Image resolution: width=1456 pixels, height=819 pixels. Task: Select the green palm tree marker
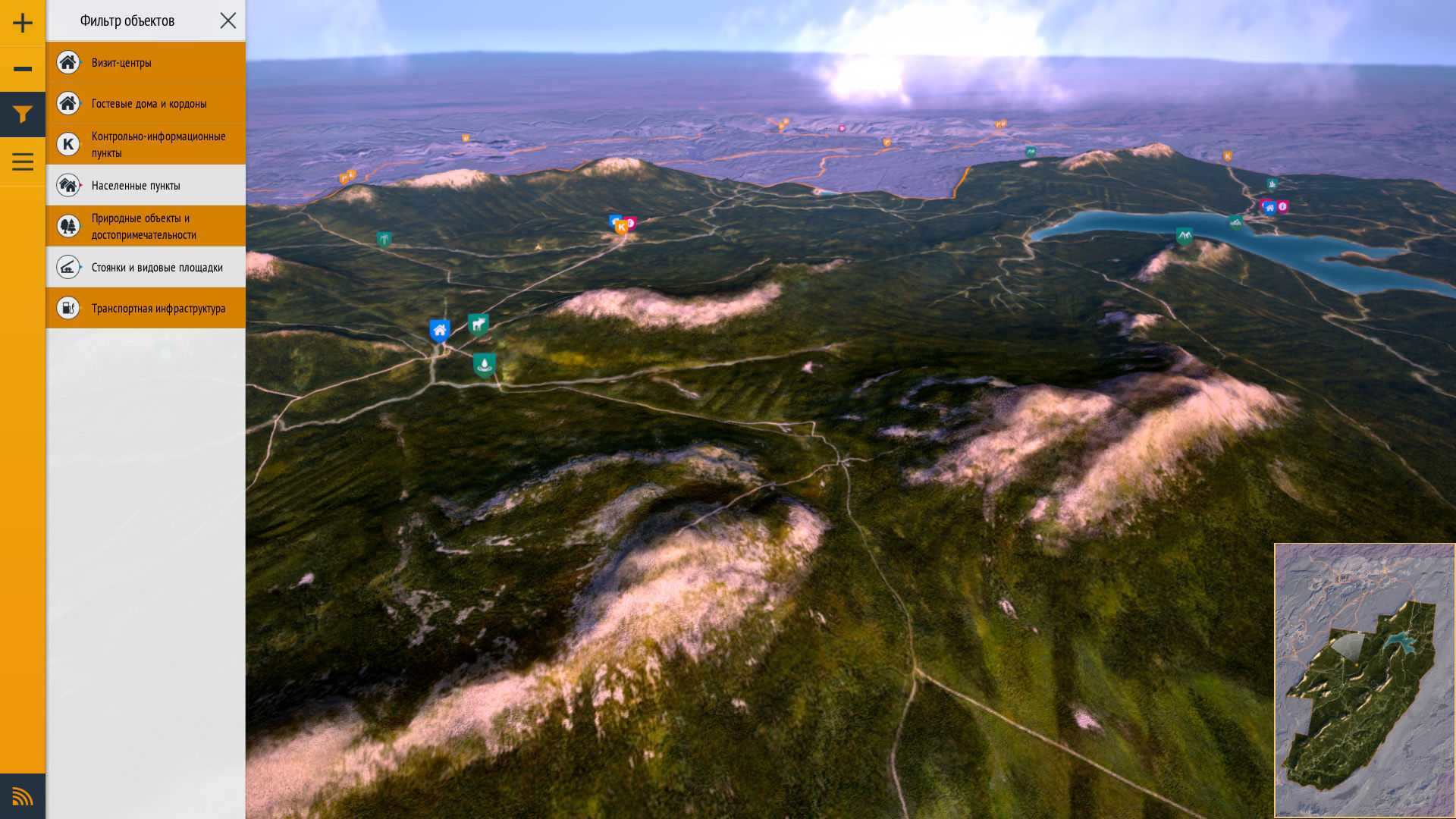pos(384,240)
